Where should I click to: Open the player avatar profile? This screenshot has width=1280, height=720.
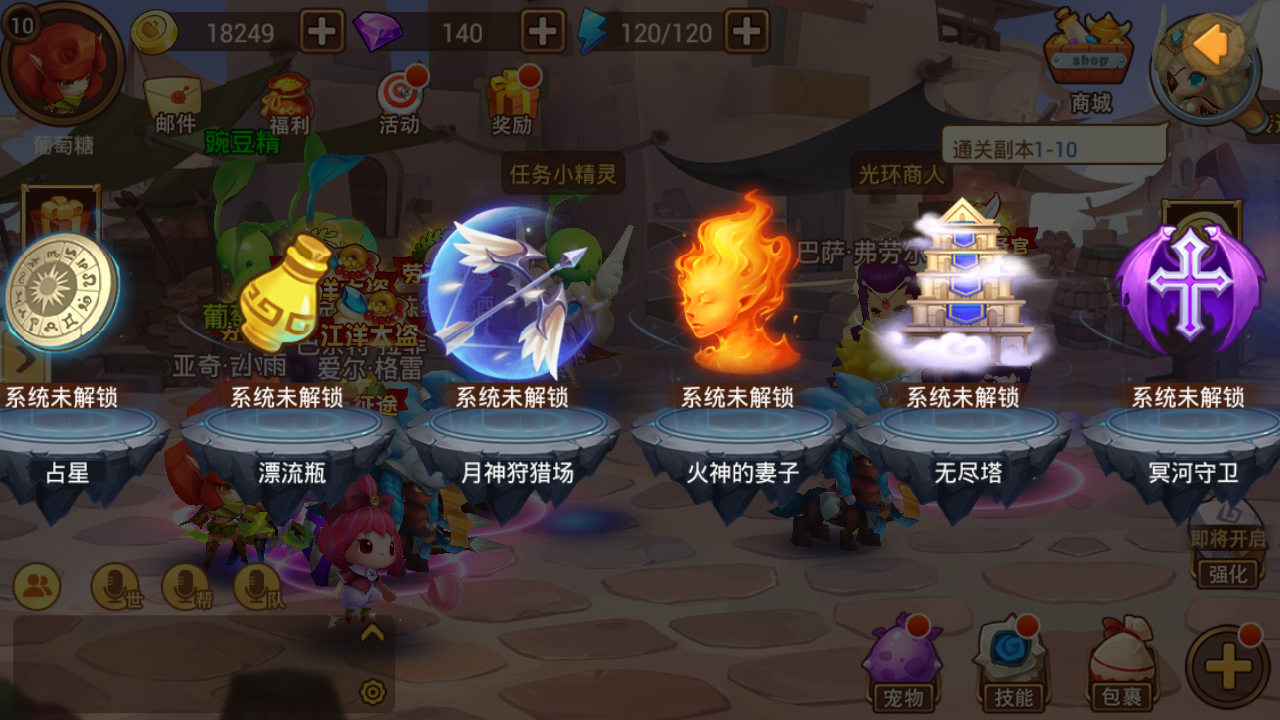click(64, 64)
